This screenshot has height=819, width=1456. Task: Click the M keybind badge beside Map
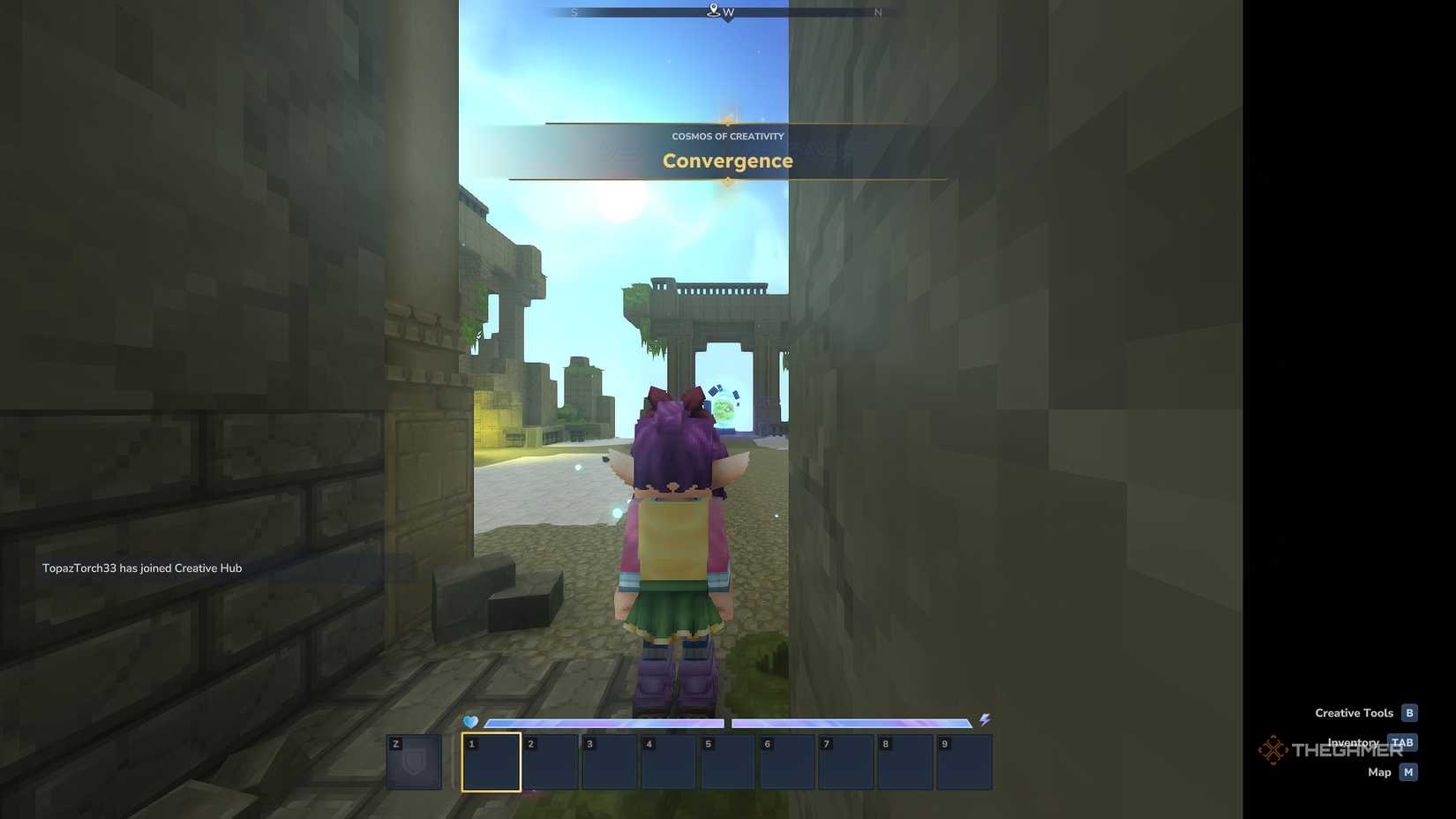pos(1407,771)
